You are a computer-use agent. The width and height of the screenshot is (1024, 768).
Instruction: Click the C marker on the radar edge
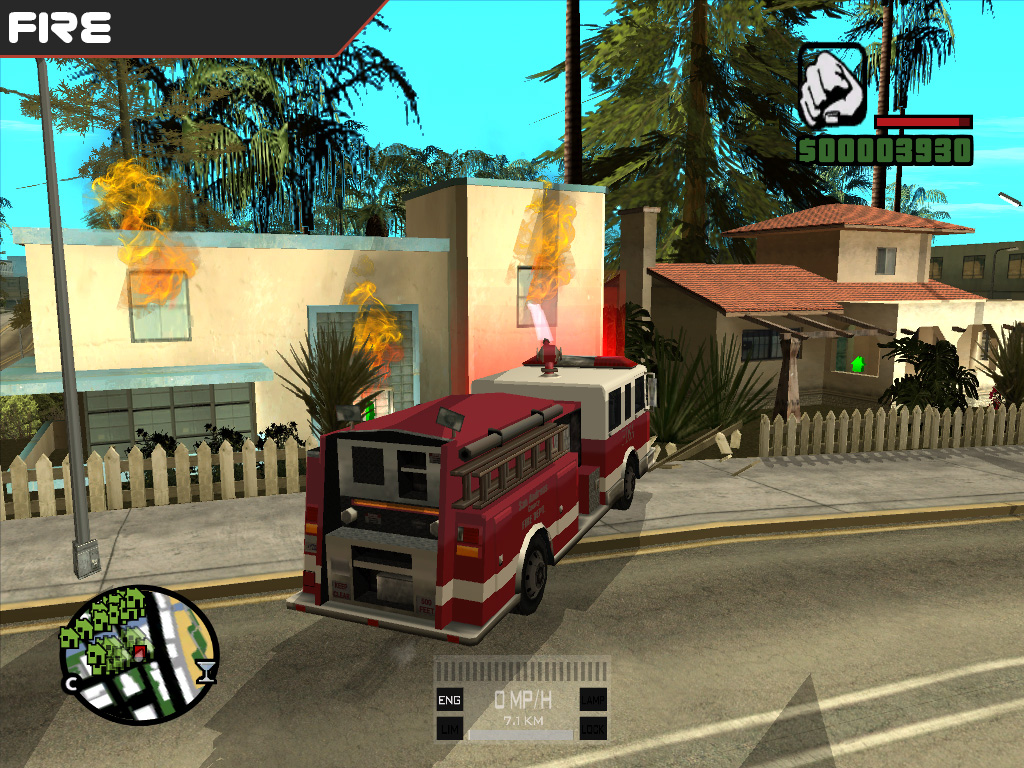coord(71,684)
